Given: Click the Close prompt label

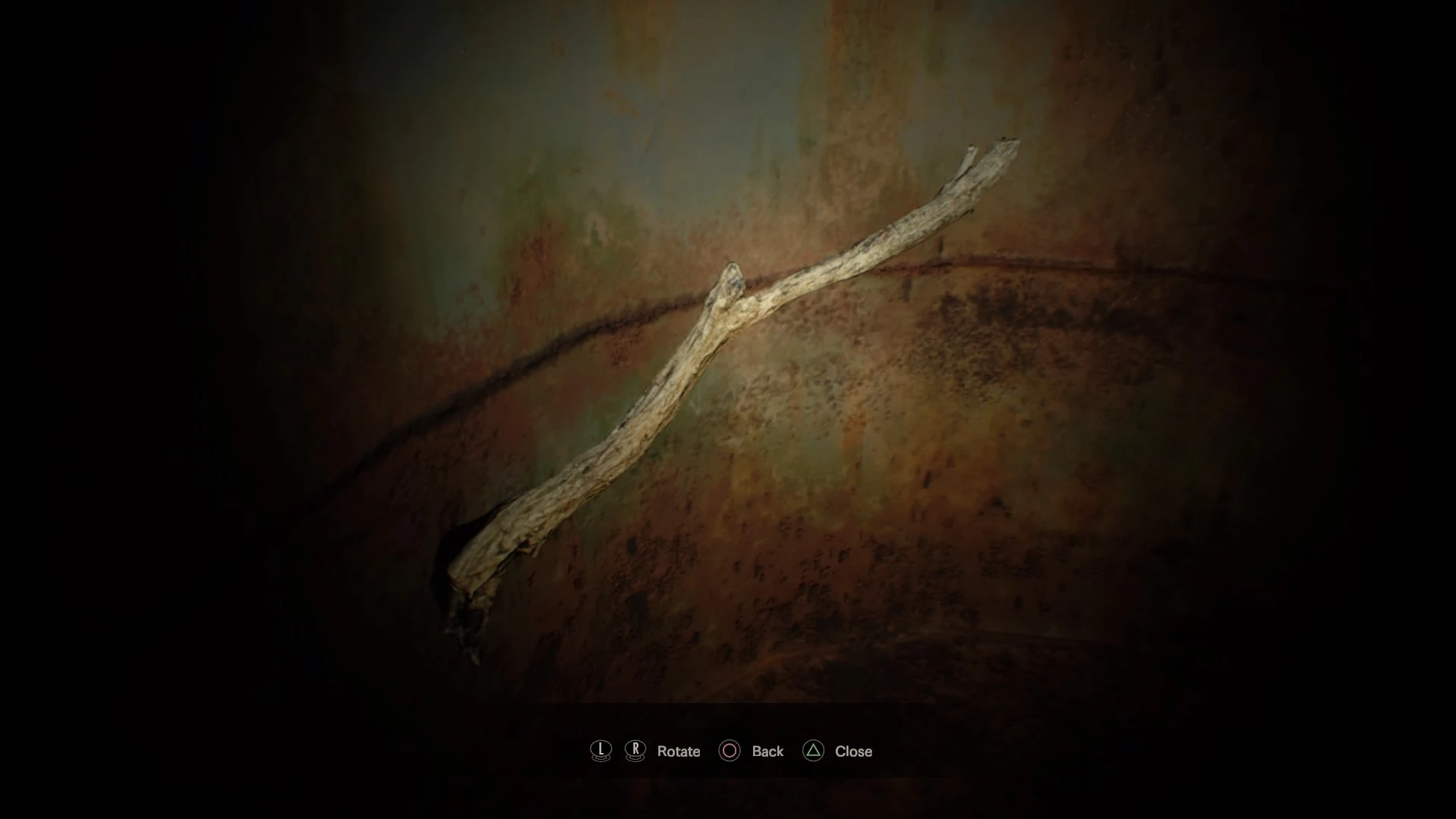Looking at the screenshot, I should pyautogui.click(x=854, y=752).
